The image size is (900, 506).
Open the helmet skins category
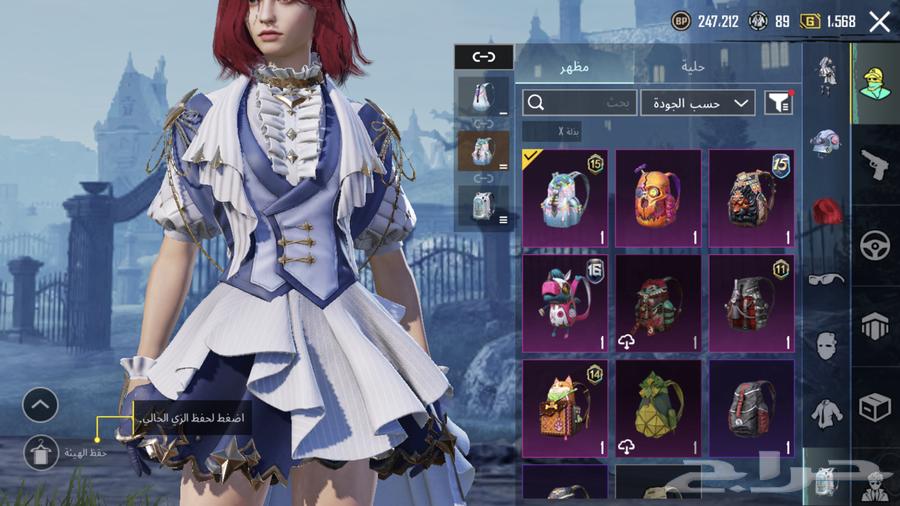827,142
